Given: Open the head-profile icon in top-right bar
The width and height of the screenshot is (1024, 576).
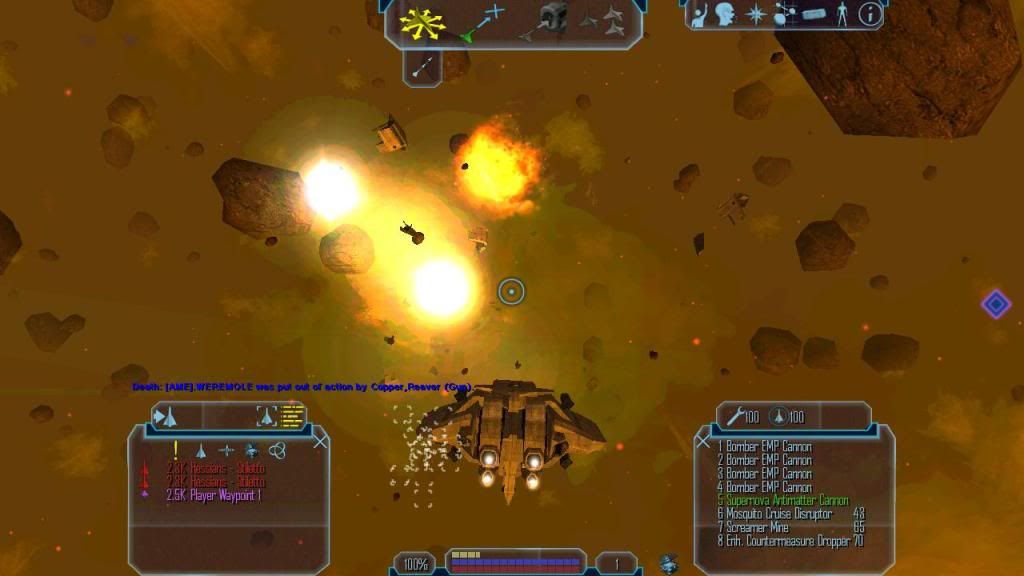Looking at the screenshot, I should [725, 15].
